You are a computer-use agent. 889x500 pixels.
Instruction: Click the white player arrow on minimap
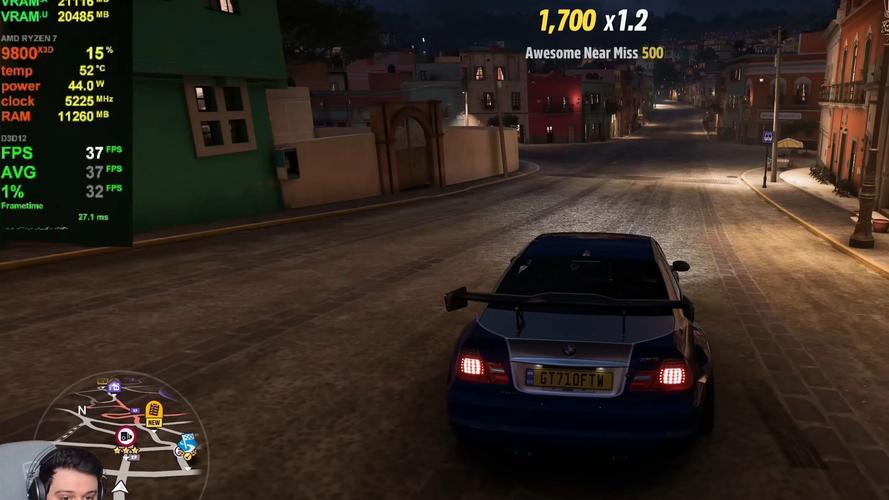click(120, 488)
